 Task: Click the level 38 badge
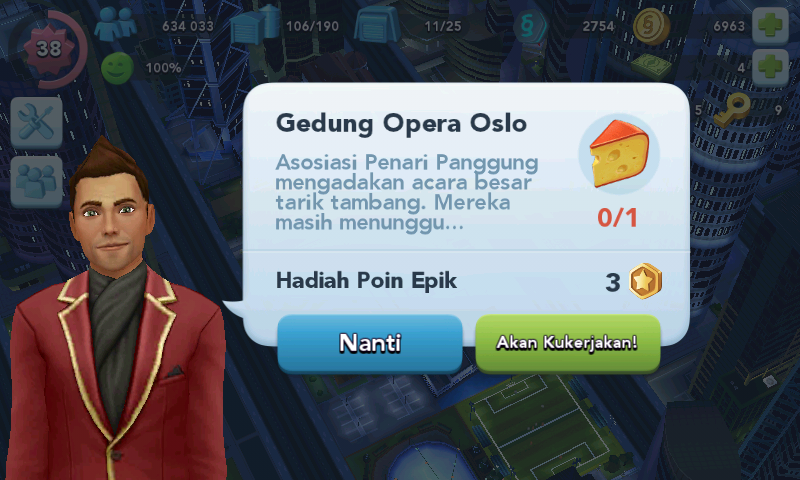(47, 46)
